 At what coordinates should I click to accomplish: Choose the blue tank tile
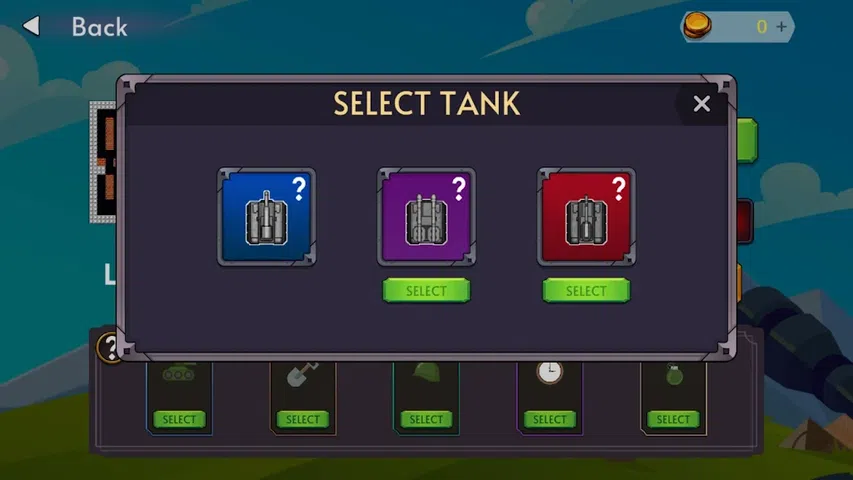[266, 217]
